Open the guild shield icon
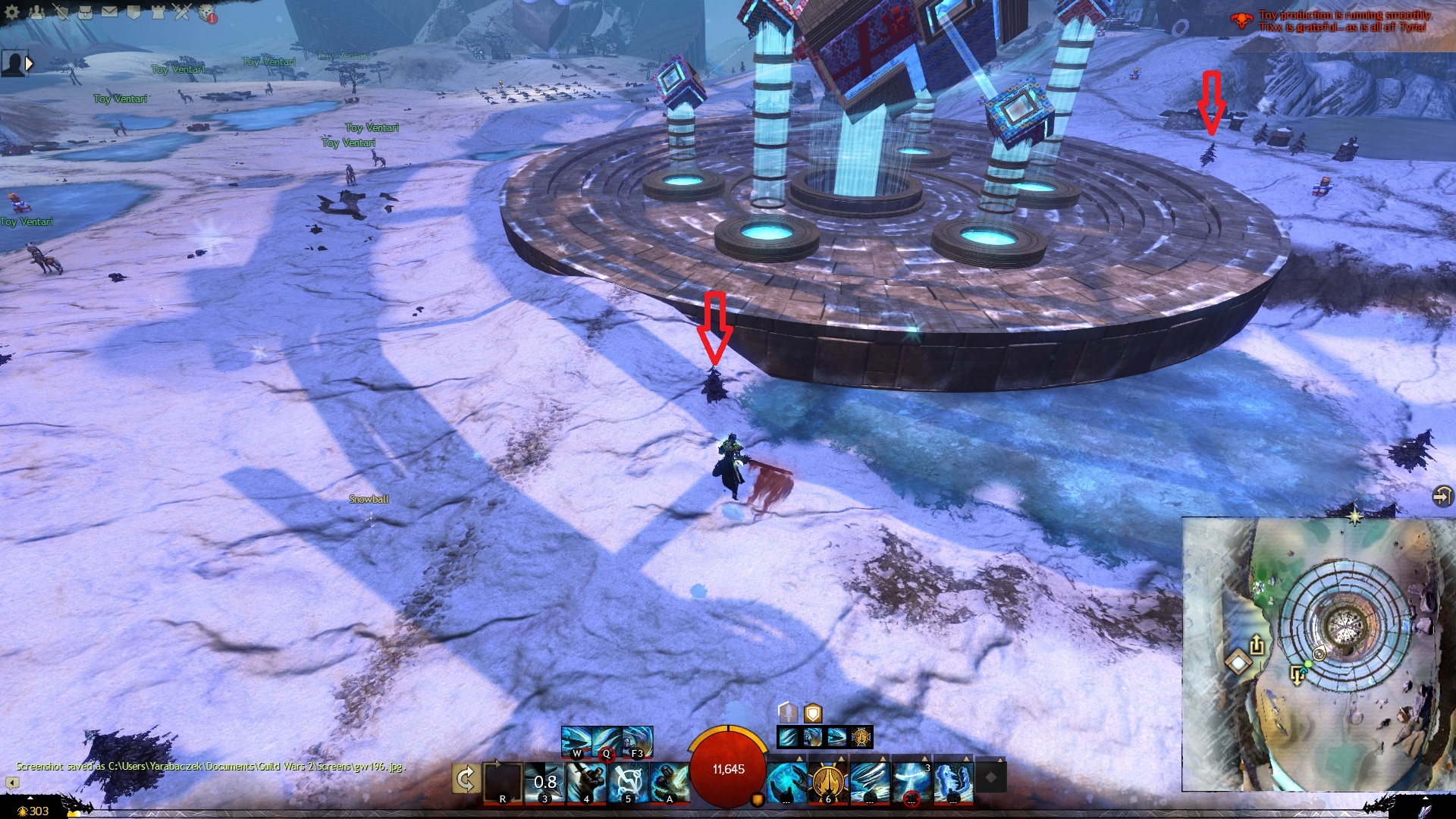This screenshot has height=819, width=1456. [133, 11]
